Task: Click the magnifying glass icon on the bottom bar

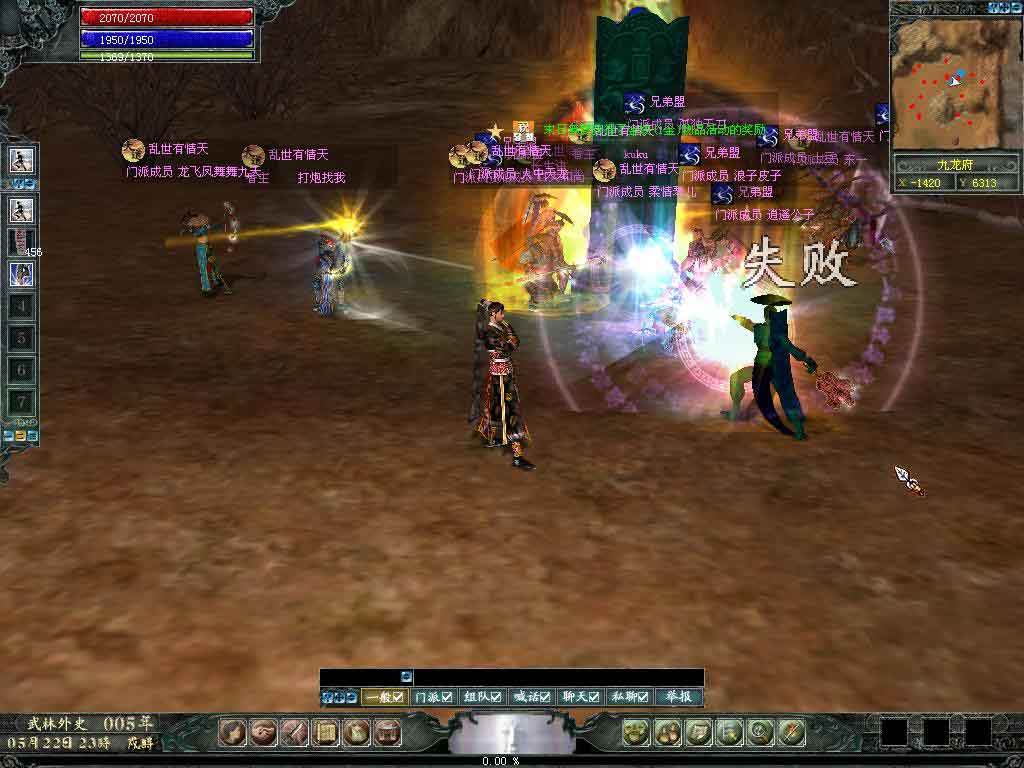Action: (x=760, y=733)
